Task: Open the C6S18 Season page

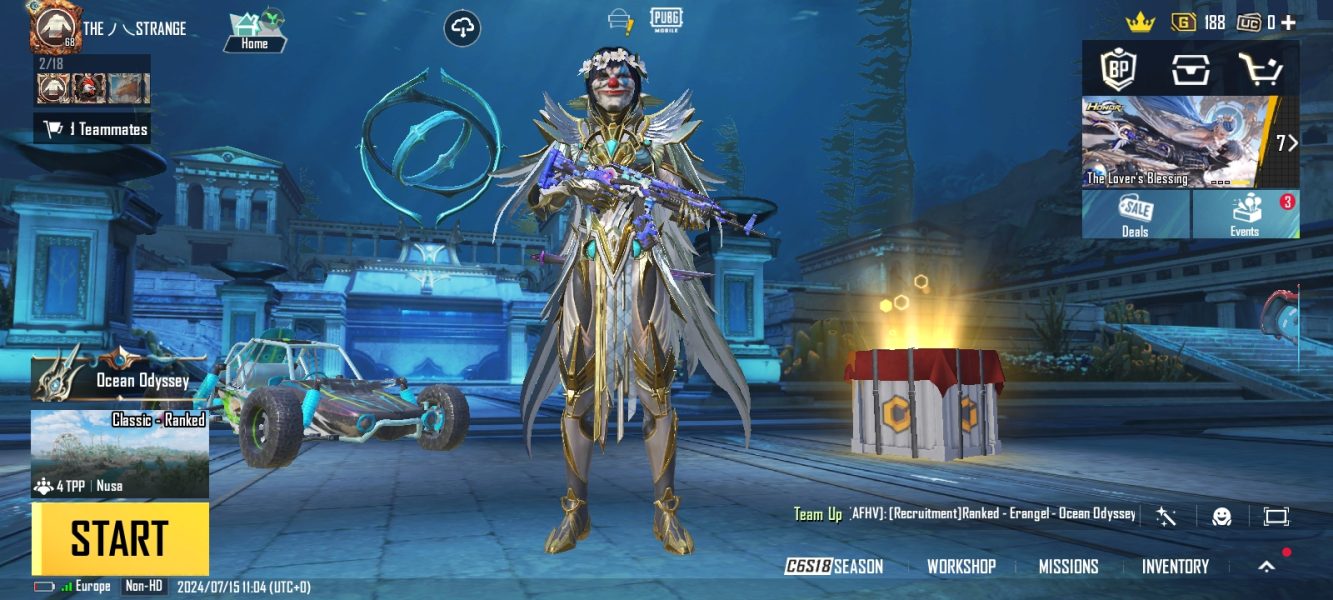Action: pos(834,567)
